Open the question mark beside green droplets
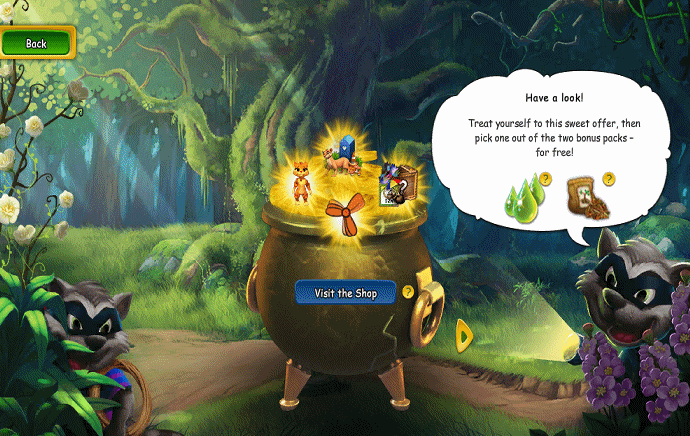This screenshot has height=436, width=690. point(546,178)
